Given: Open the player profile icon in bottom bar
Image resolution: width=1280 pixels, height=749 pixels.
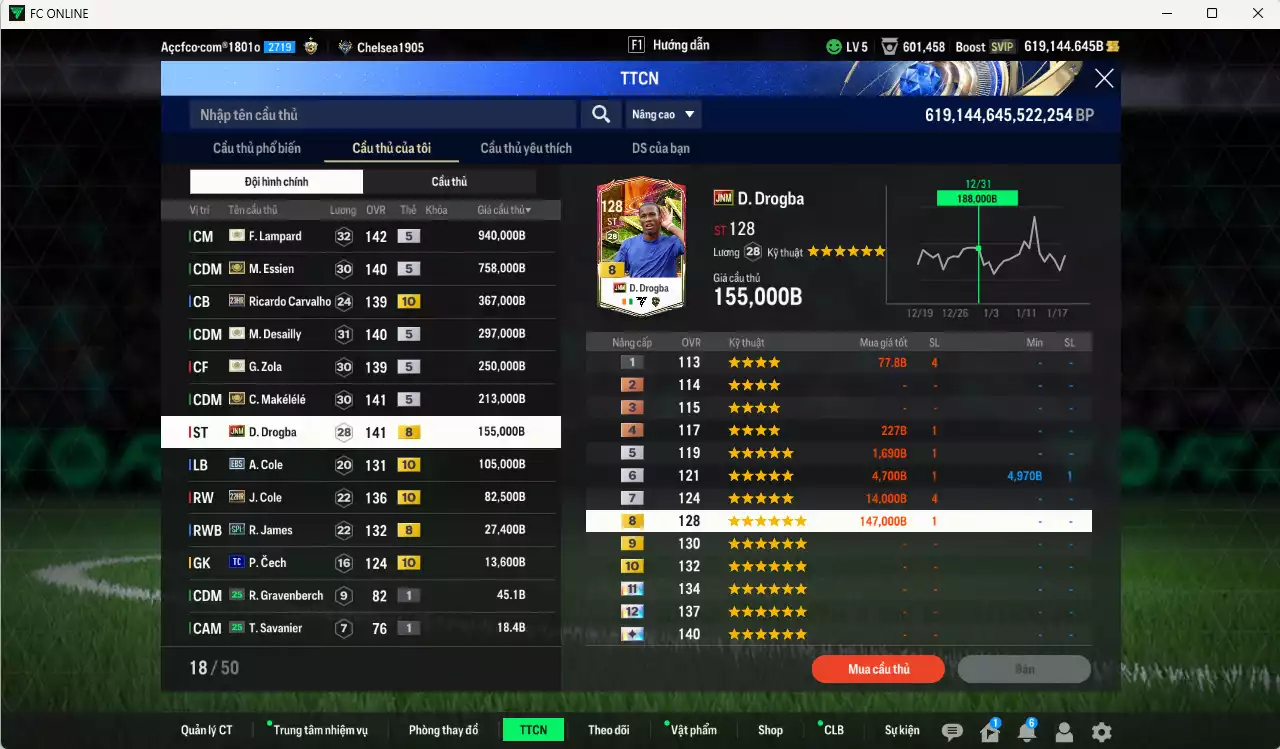Looking at the screenshot, I should (x=1064, y=731).
